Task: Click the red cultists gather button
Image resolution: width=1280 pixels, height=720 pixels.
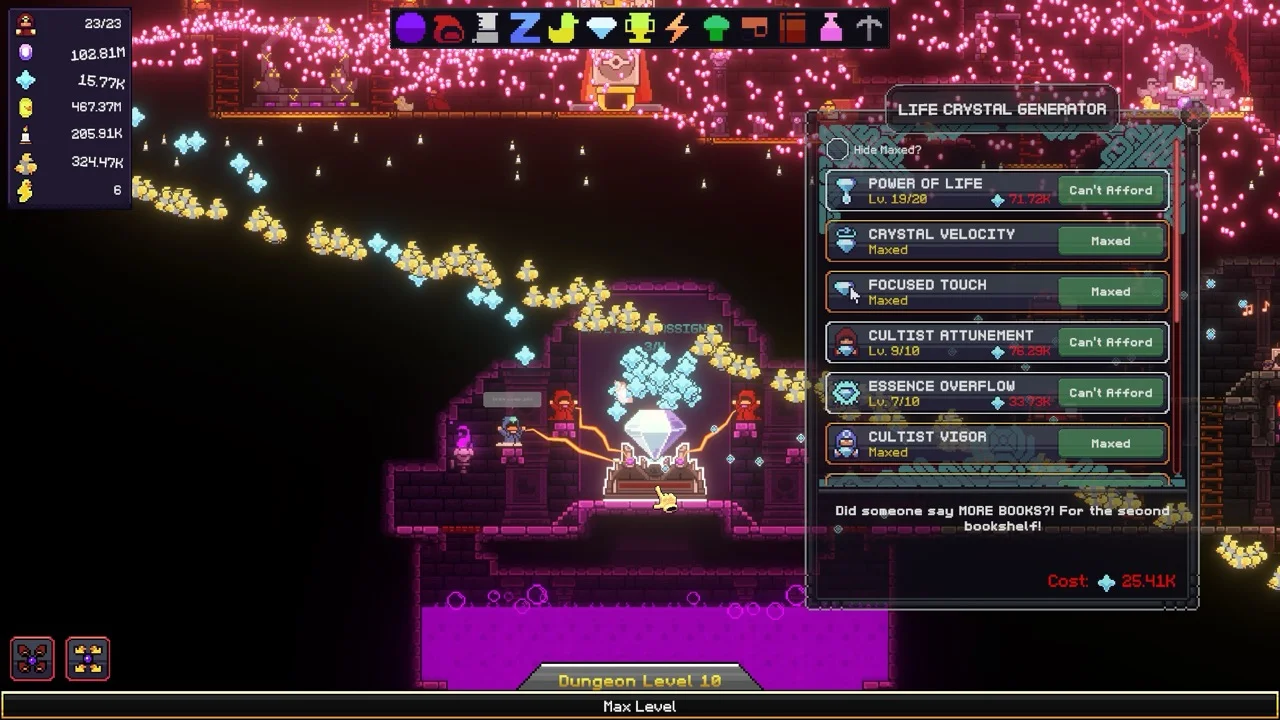Action: point(33,659)
